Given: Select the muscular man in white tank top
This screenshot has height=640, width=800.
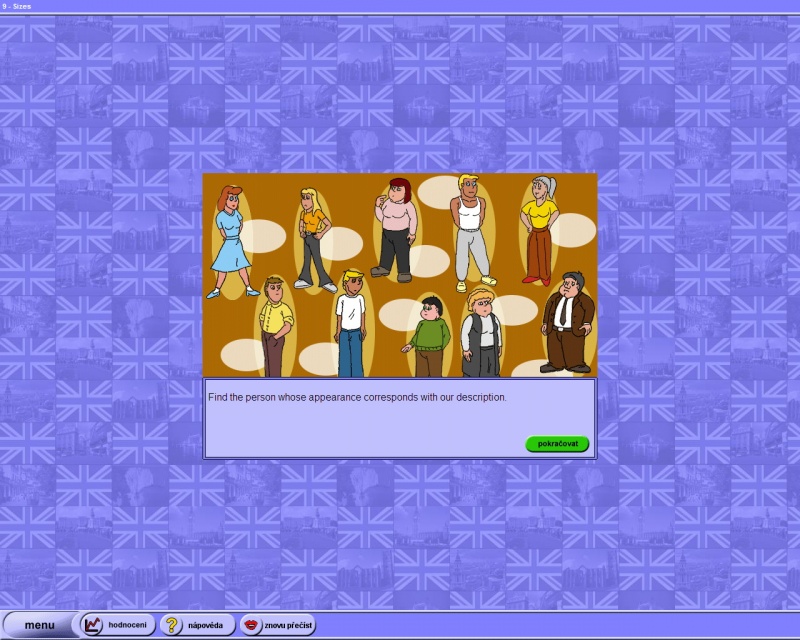Looking at the screenshot, I should [470, 230].
